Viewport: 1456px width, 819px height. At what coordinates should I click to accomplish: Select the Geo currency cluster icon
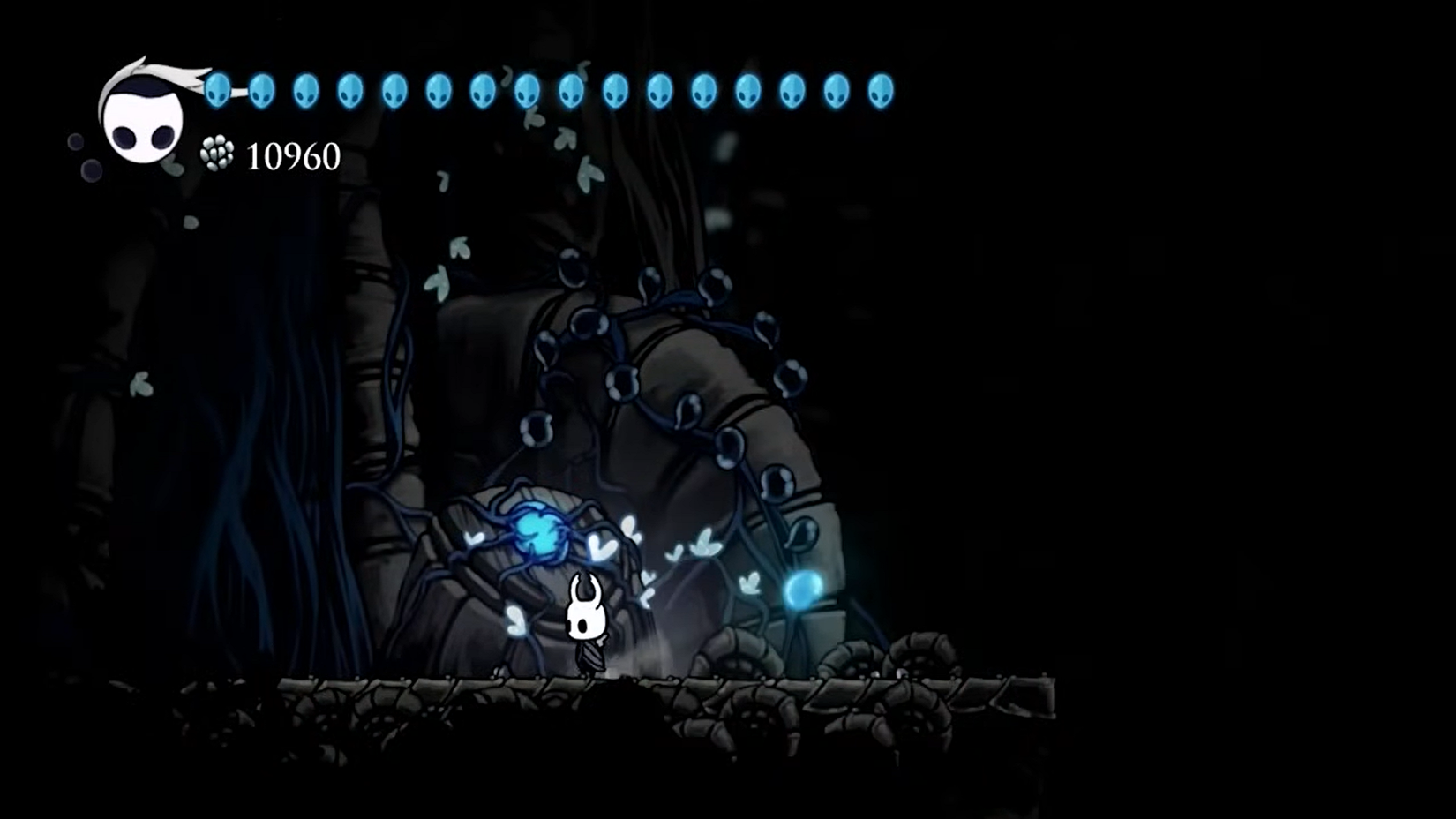click(215, 153)
